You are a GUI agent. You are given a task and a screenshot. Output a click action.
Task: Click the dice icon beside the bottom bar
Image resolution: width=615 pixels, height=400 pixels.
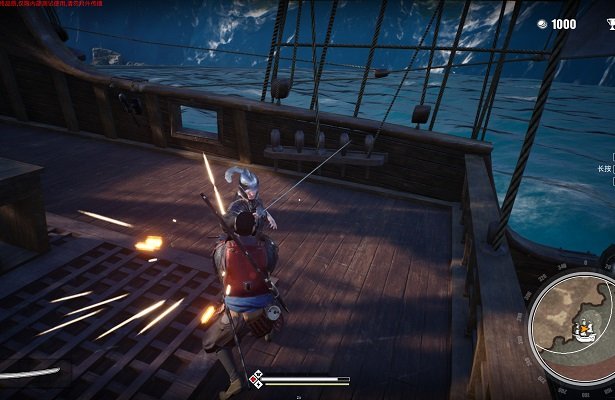[255, 379]
